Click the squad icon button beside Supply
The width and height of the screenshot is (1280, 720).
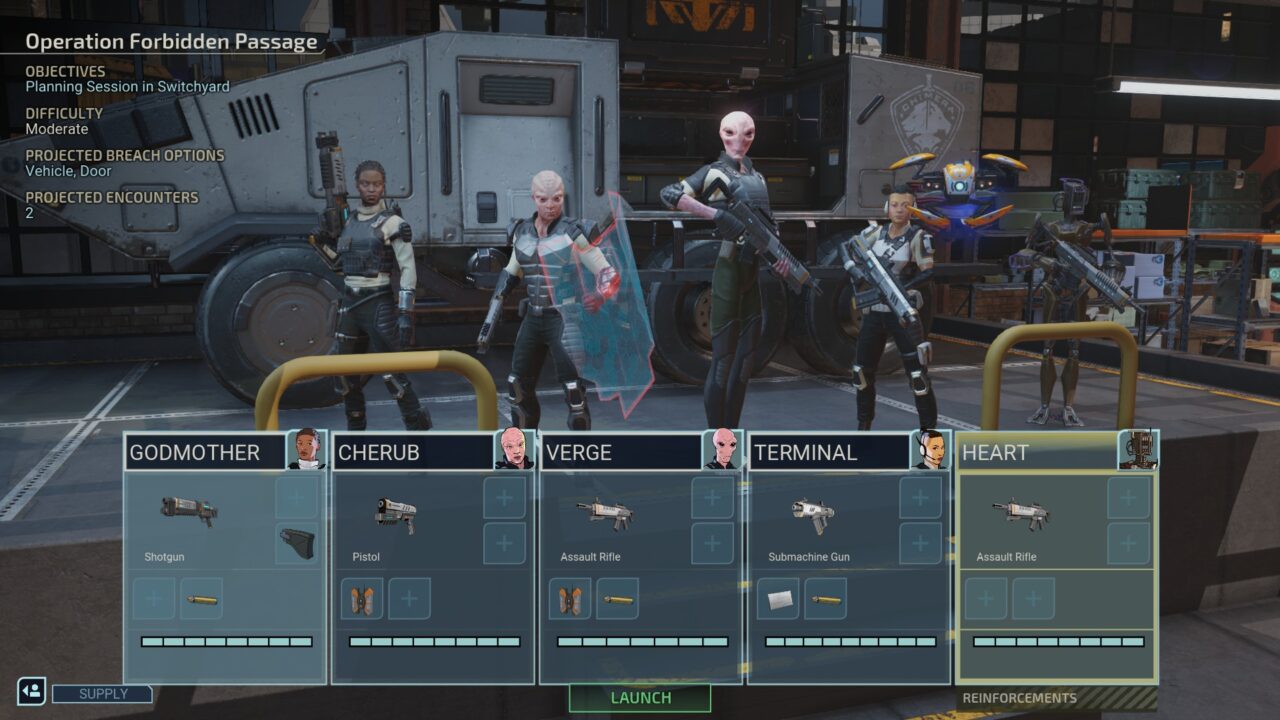pyautogui.click(x=31, y=691)
